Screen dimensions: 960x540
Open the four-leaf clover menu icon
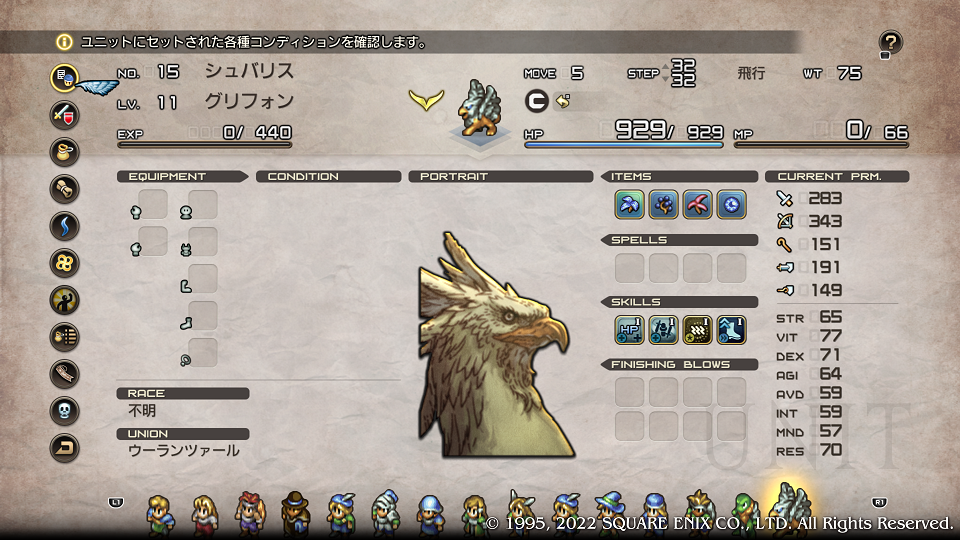tap(65, 263)
